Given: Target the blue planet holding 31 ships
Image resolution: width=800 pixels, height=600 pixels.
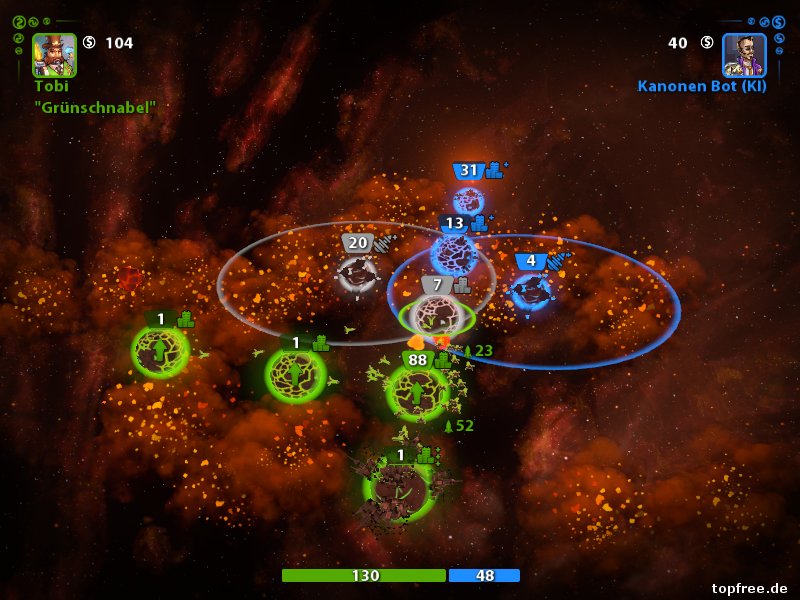Looking at the screenshot, I should pos(468,201).
